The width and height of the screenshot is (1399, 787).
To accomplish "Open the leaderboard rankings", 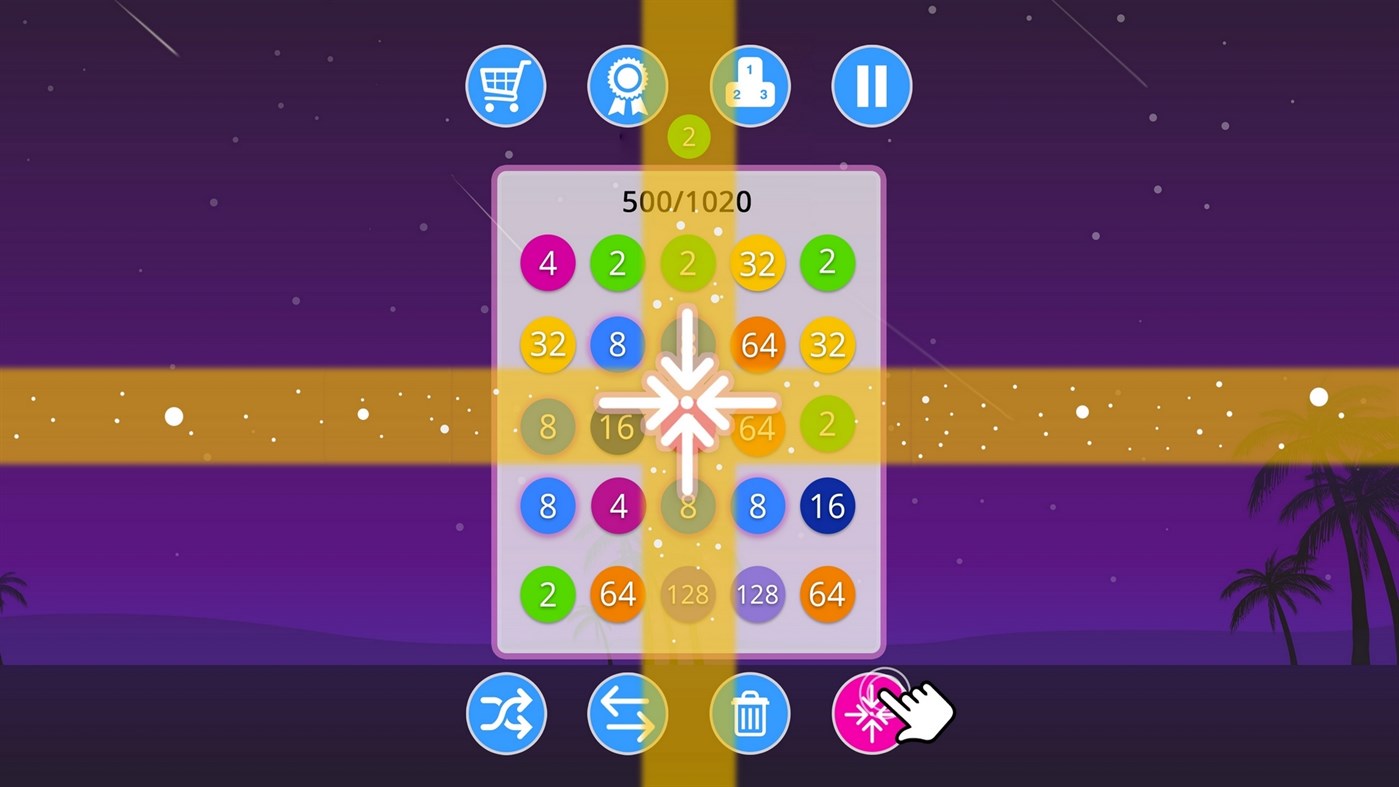I will (749, 86).
